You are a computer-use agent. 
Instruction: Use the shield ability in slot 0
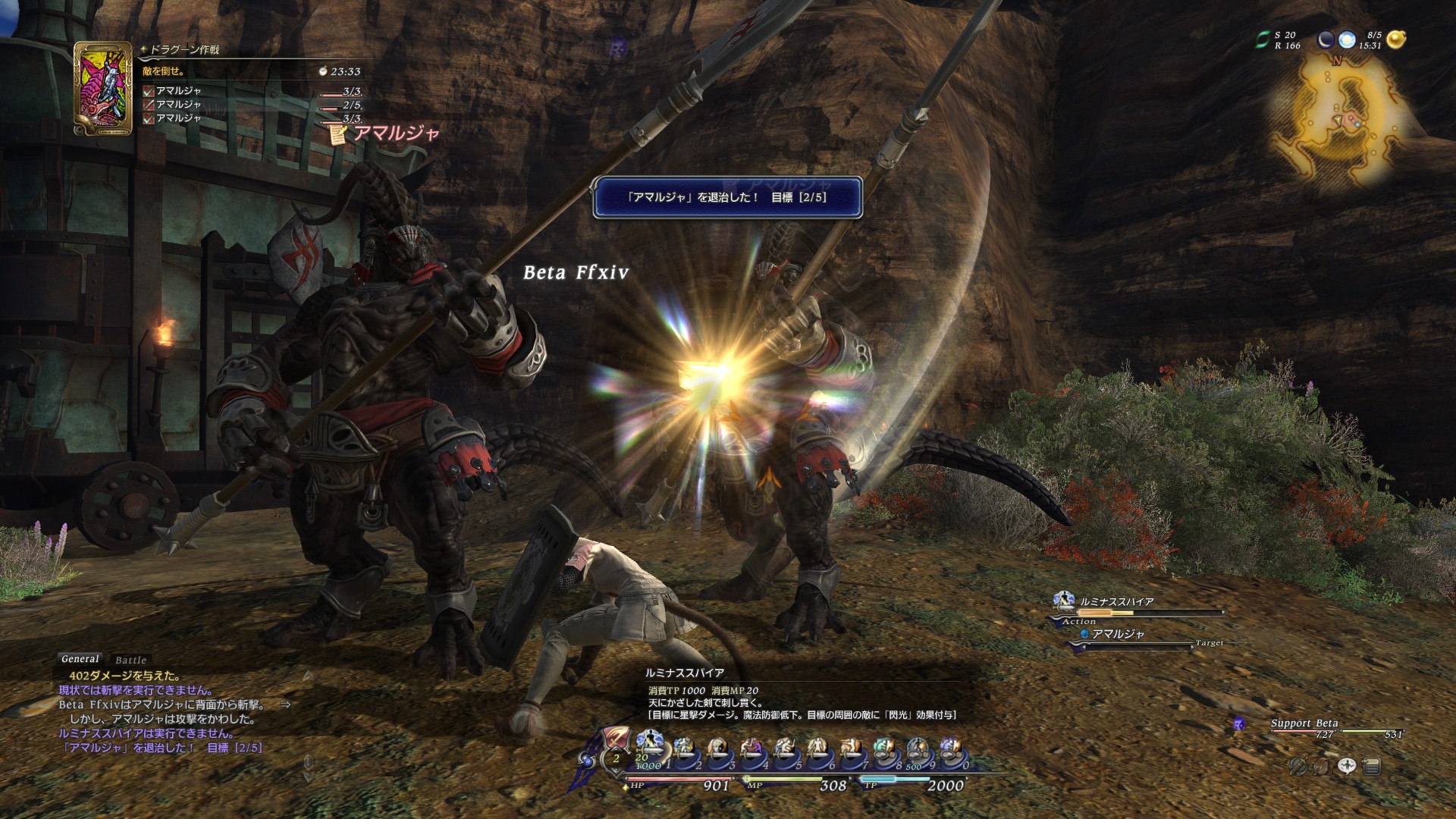[951, 749]
